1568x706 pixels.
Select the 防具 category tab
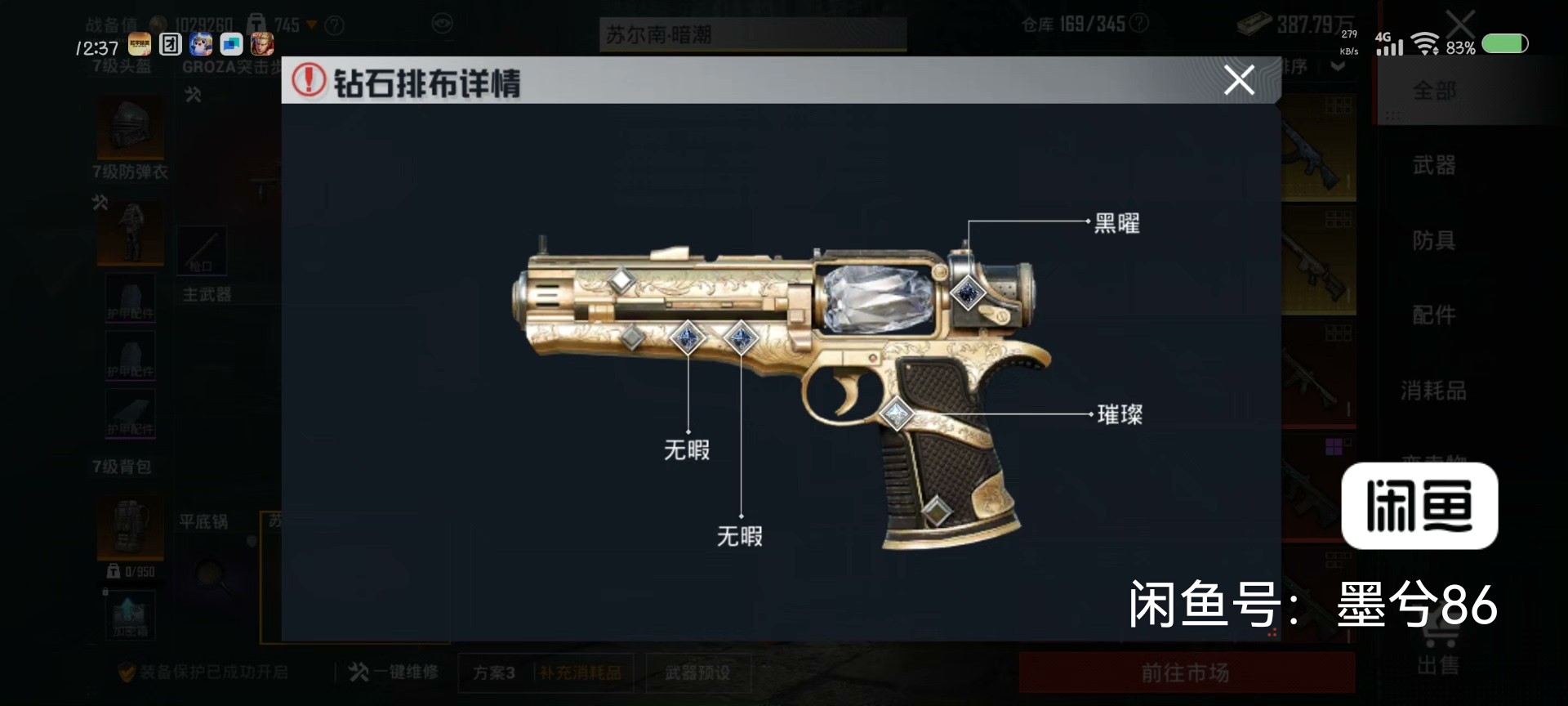click(x=1435, y=240)
